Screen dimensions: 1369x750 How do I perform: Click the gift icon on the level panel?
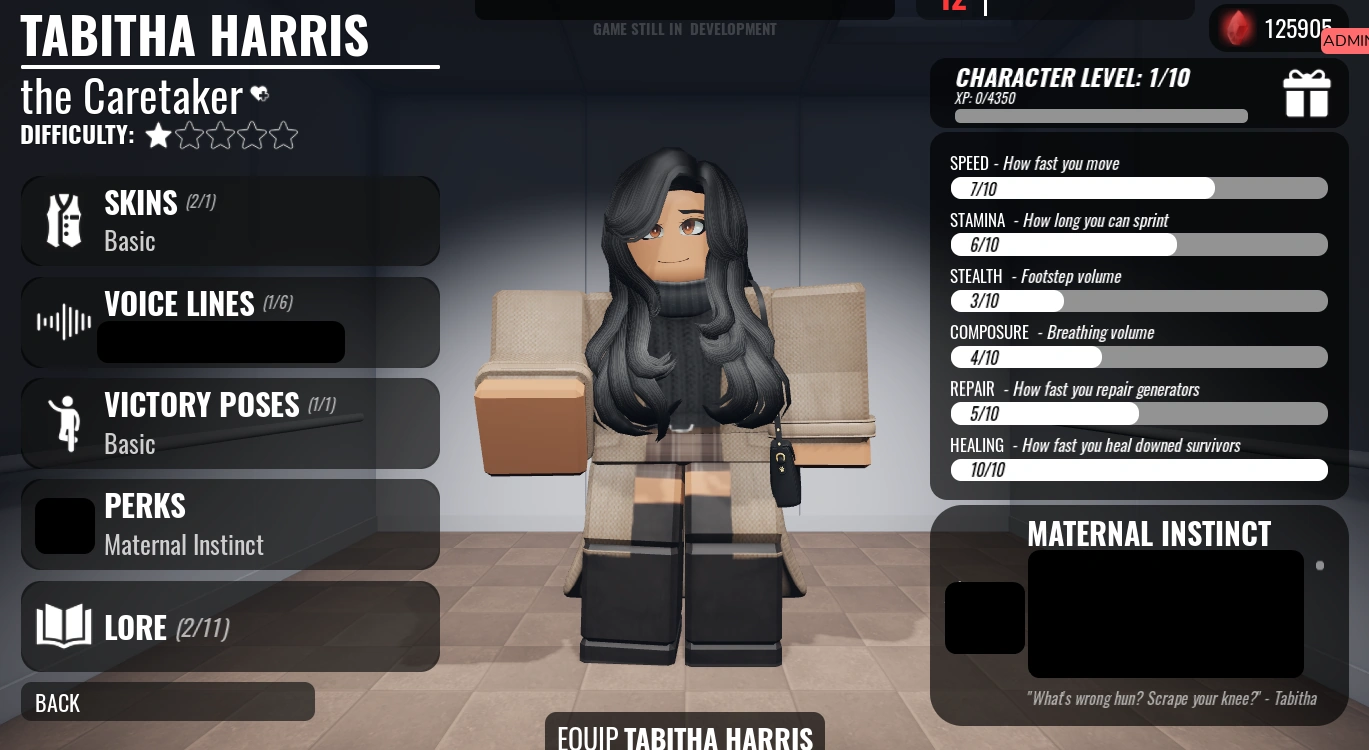point(1307,92)
